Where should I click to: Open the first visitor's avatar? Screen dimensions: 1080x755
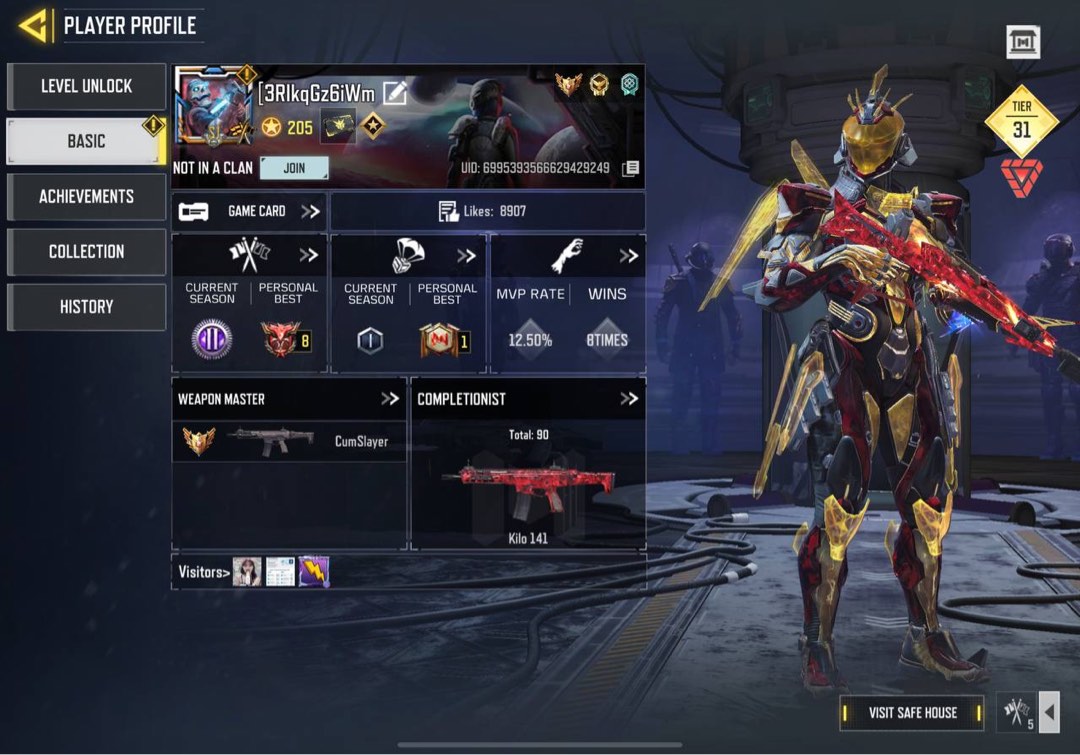tap(247, 572)
